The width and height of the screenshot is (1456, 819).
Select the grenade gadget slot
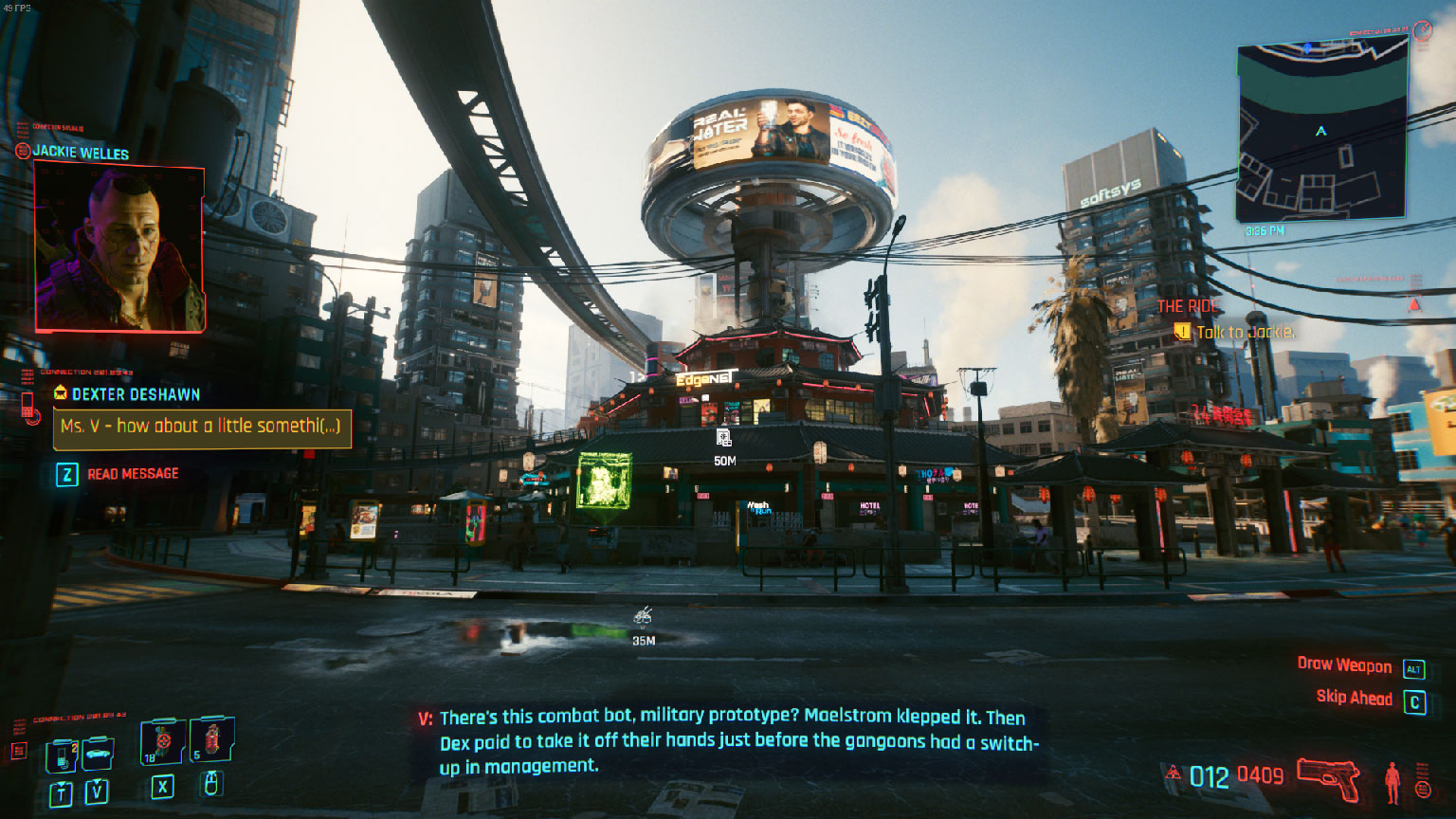[x=211, y=739]
